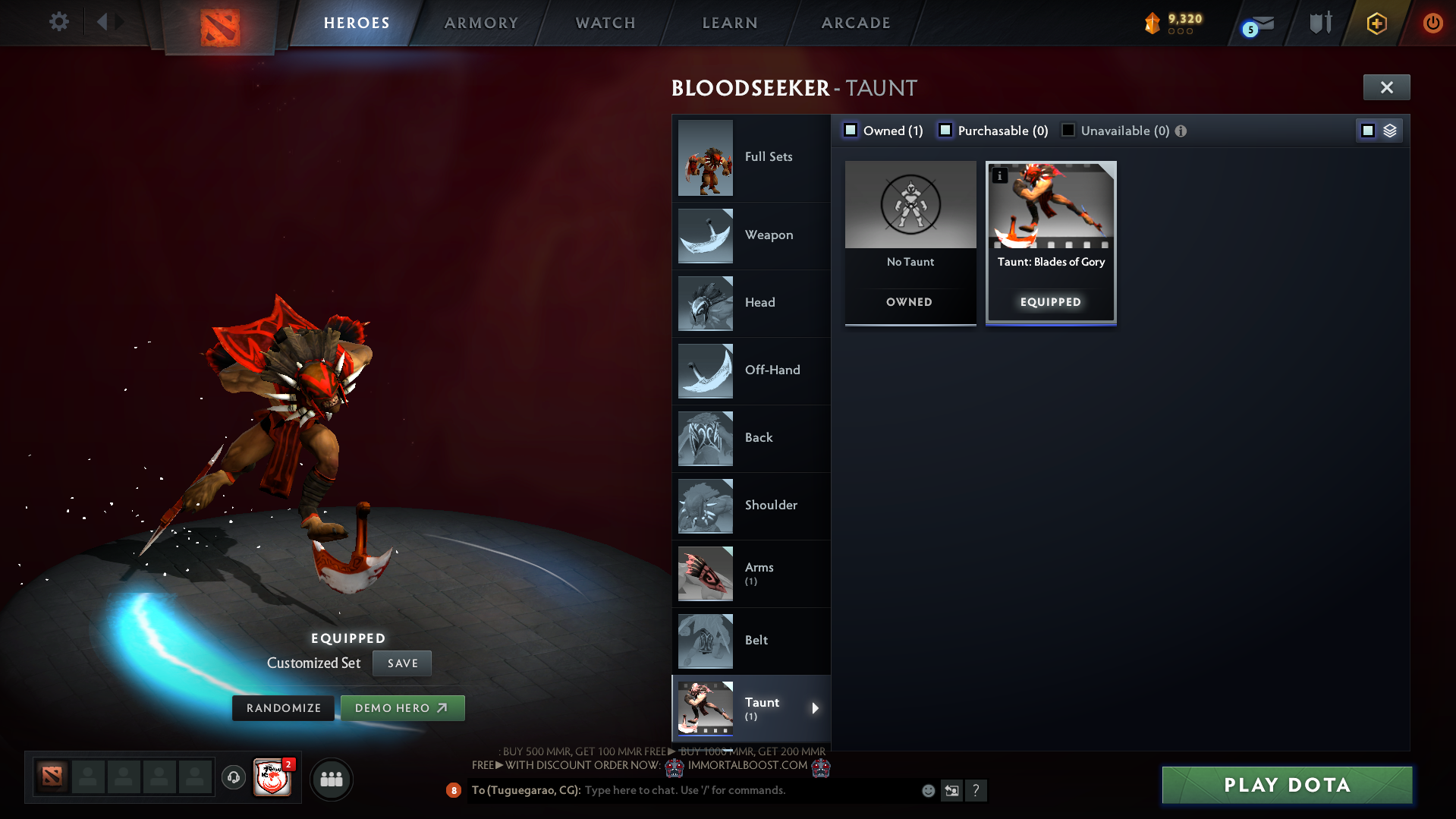Click RANDOMIZE to shuffle cosmetics
Image resolution: width=1456 pixels, height=819 pixels.
click(x=283, y=707)
